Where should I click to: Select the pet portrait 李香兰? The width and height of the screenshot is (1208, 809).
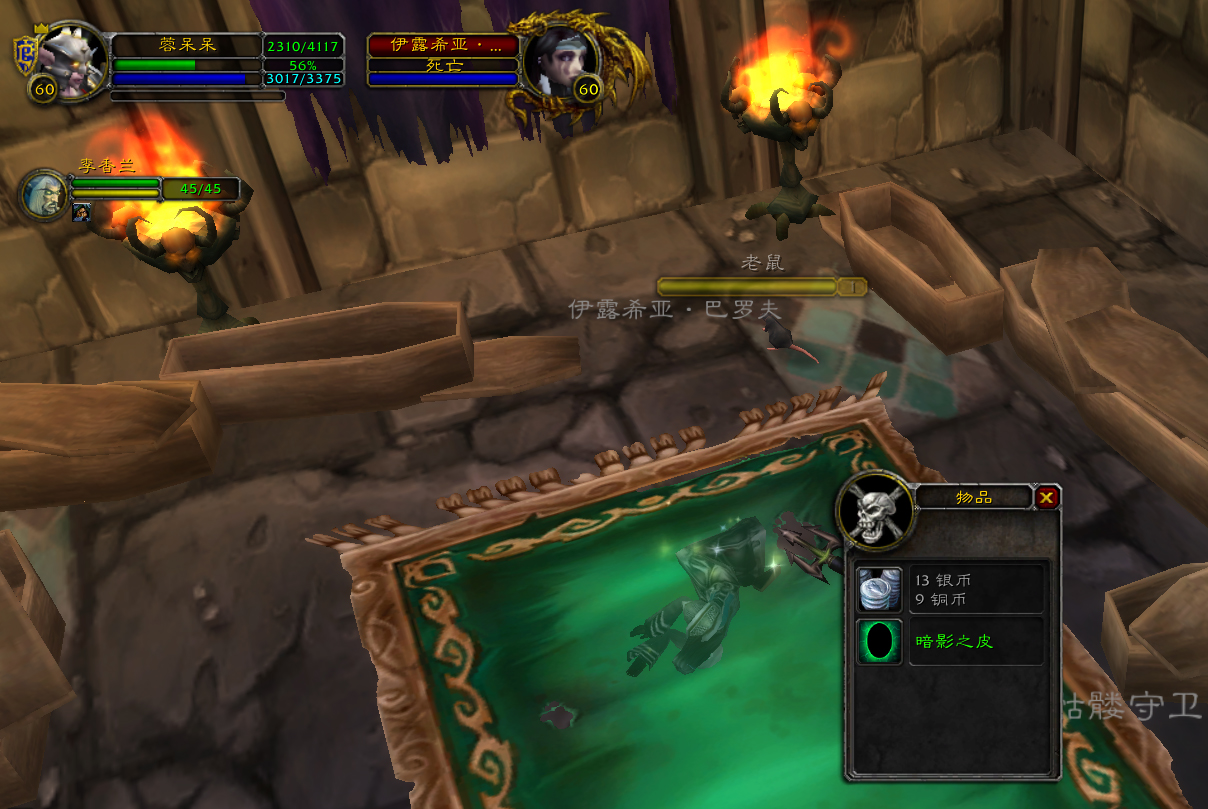[x=45, y=195]
